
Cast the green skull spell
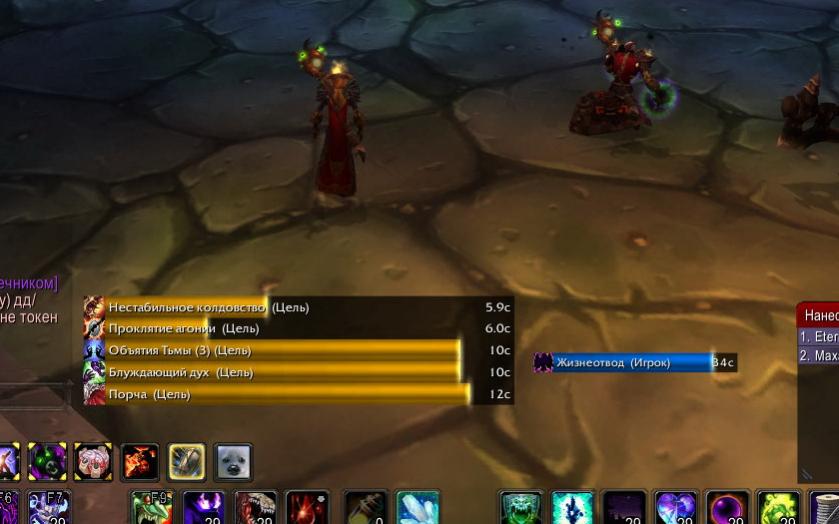tap(520, 508)
